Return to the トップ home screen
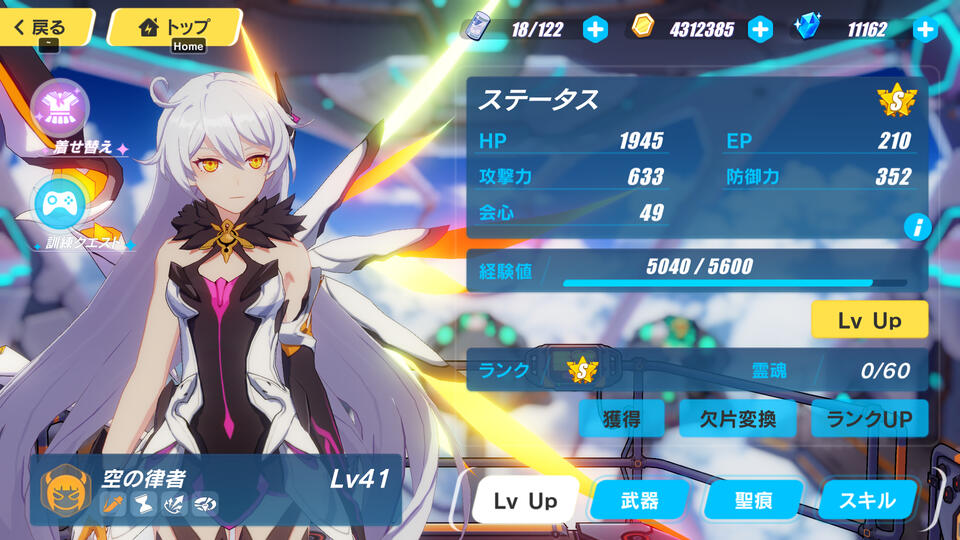The width and height of the screenshot is (960, 540). point(176,27)
